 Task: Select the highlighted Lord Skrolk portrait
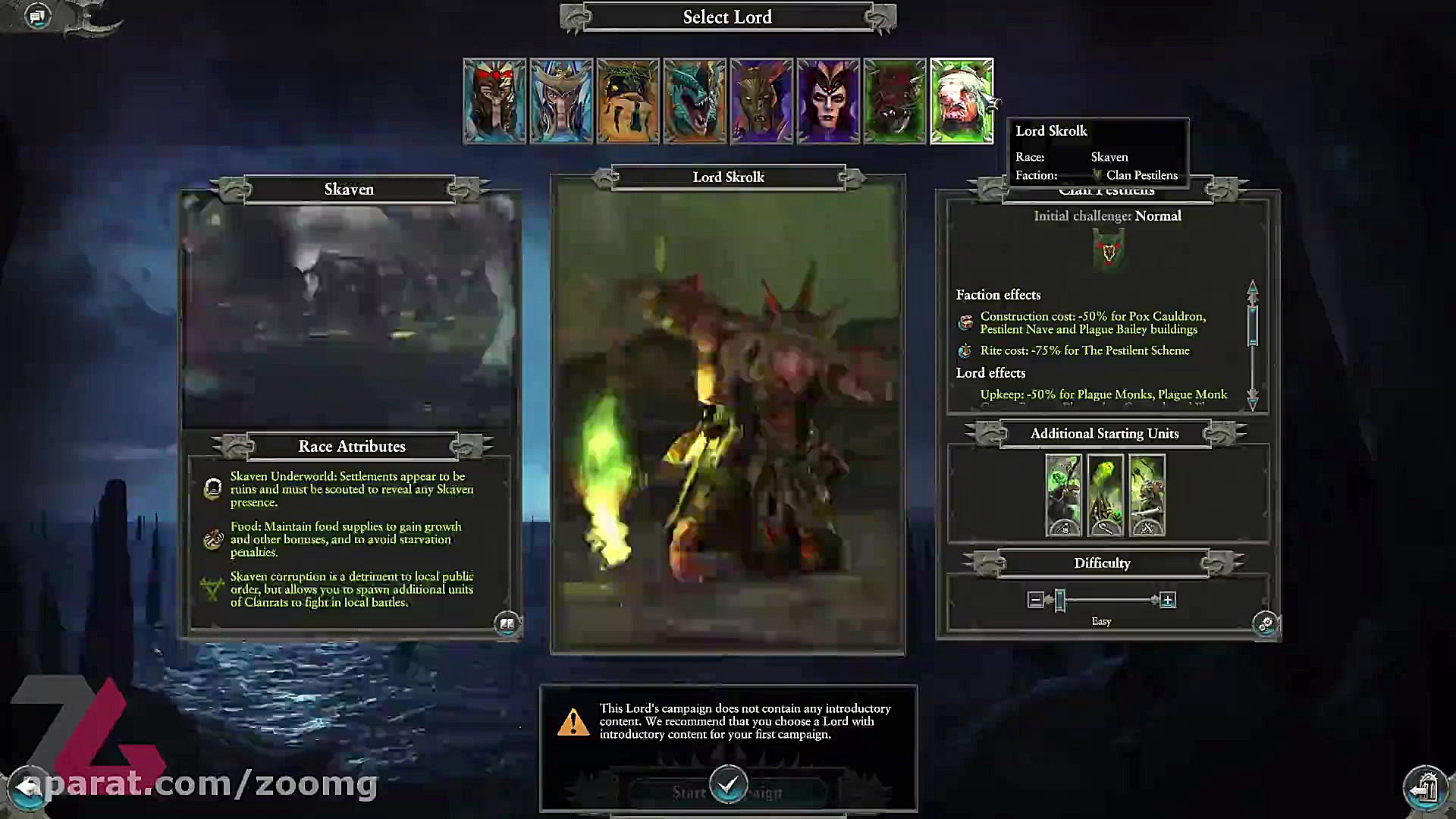tap(962, 101)
